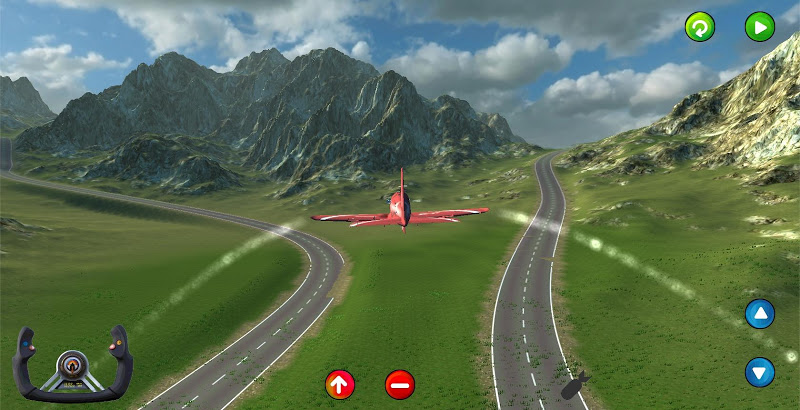
Task: Tap the green restart arrow button
Action: pos(700,27)
